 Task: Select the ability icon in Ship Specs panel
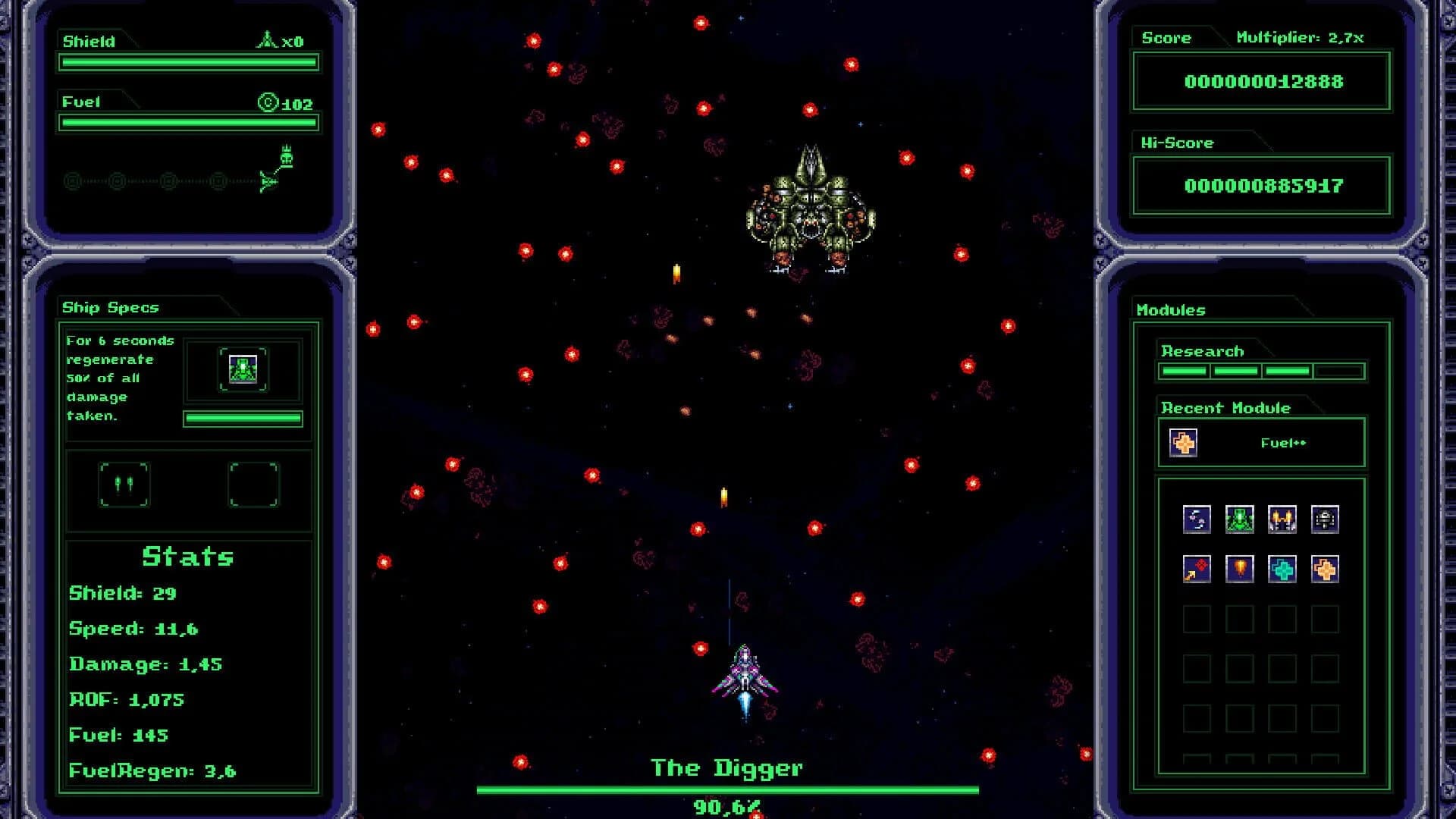pyautogui.click(x=243, y=369)
